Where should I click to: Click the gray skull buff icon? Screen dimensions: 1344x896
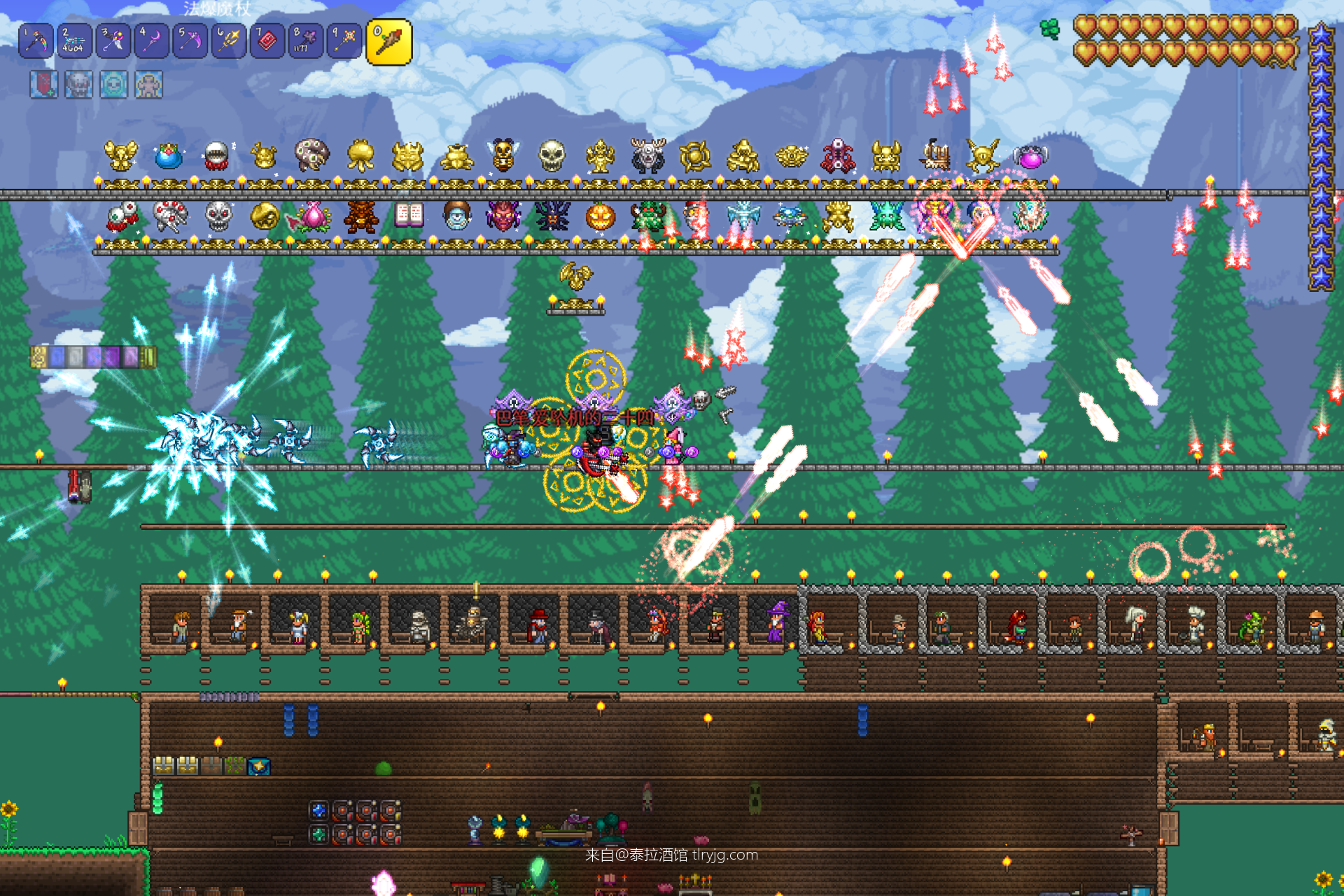78,85
